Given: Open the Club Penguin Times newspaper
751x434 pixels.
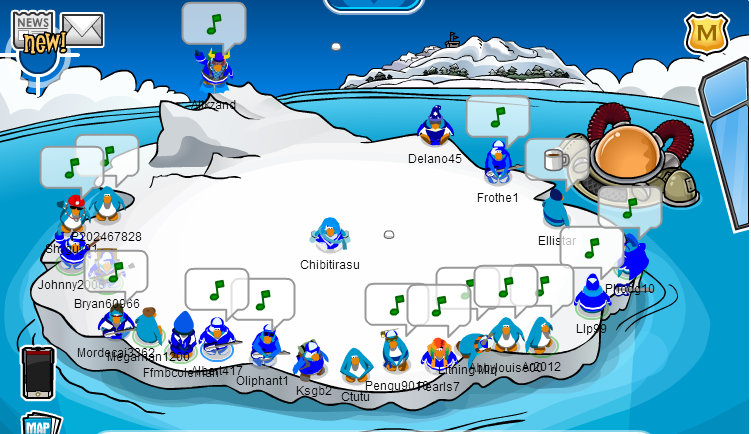Looking at the screenshot, I should tap(38, 32).
